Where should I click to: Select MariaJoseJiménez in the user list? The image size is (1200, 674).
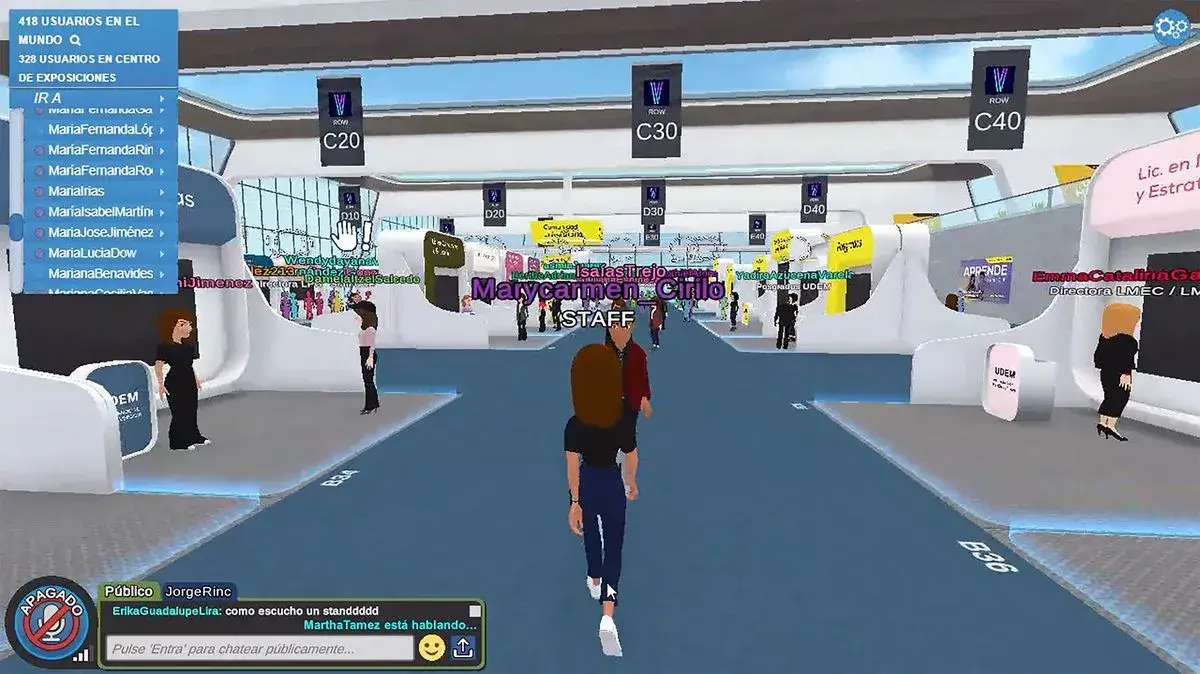click(x=100, y=232)
